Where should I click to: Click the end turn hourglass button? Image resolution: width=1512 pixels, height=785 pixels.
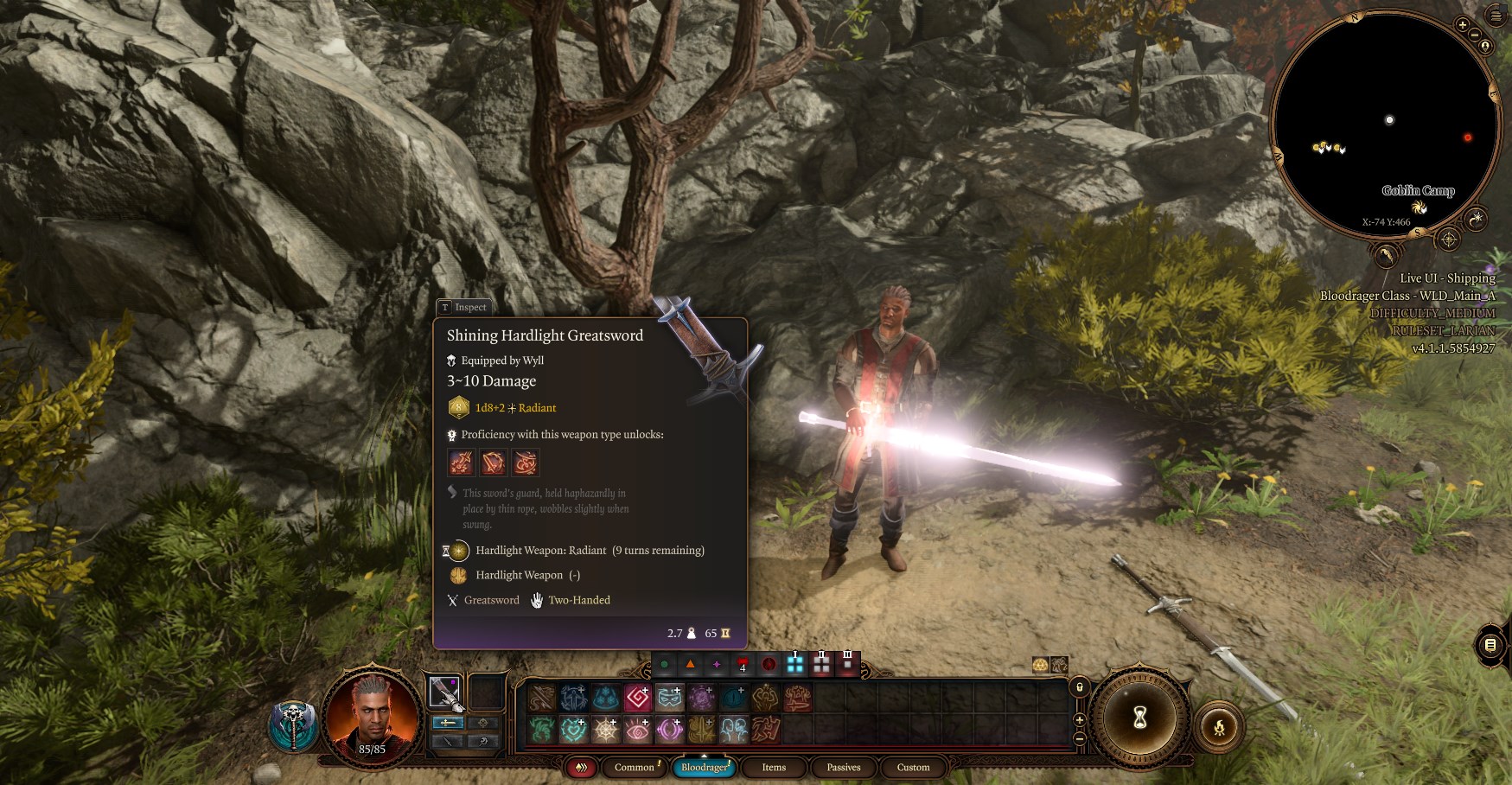(1140, 717)
